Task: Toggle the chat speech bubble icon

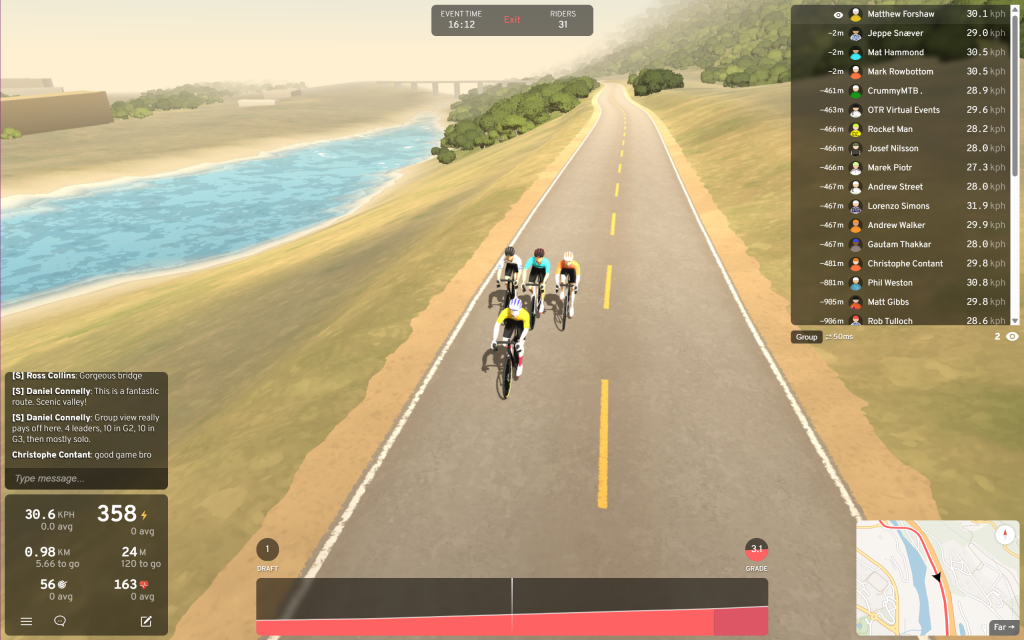Action: tap(60, 621)
